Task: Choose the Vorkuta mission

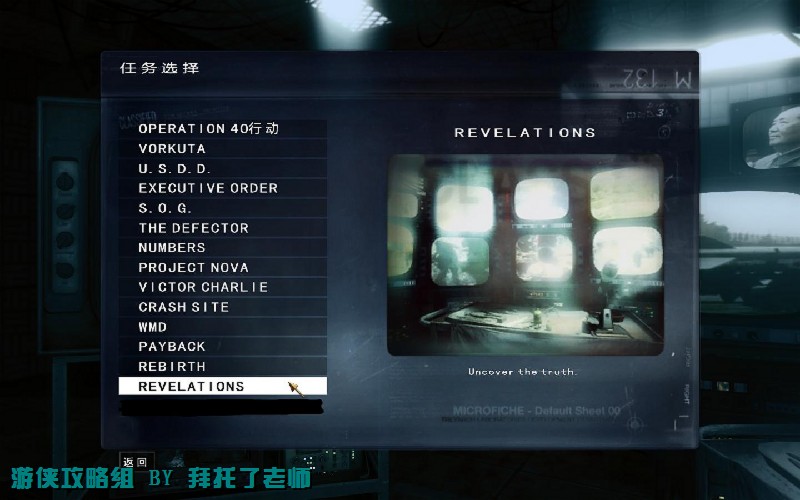Action: (x=172, y=149)
